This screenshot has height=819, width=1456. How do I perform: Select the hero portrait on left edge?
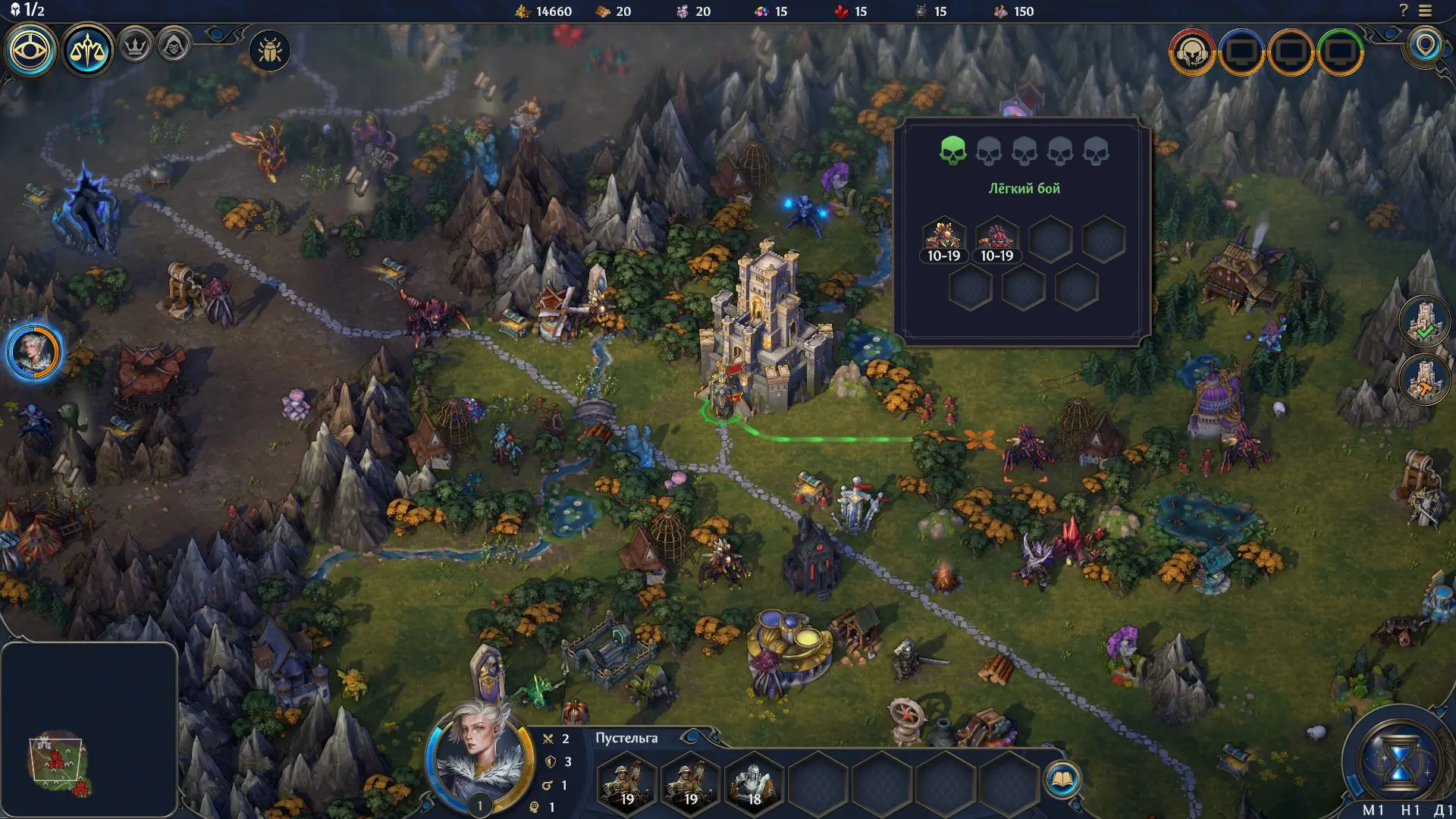(34, 353)
